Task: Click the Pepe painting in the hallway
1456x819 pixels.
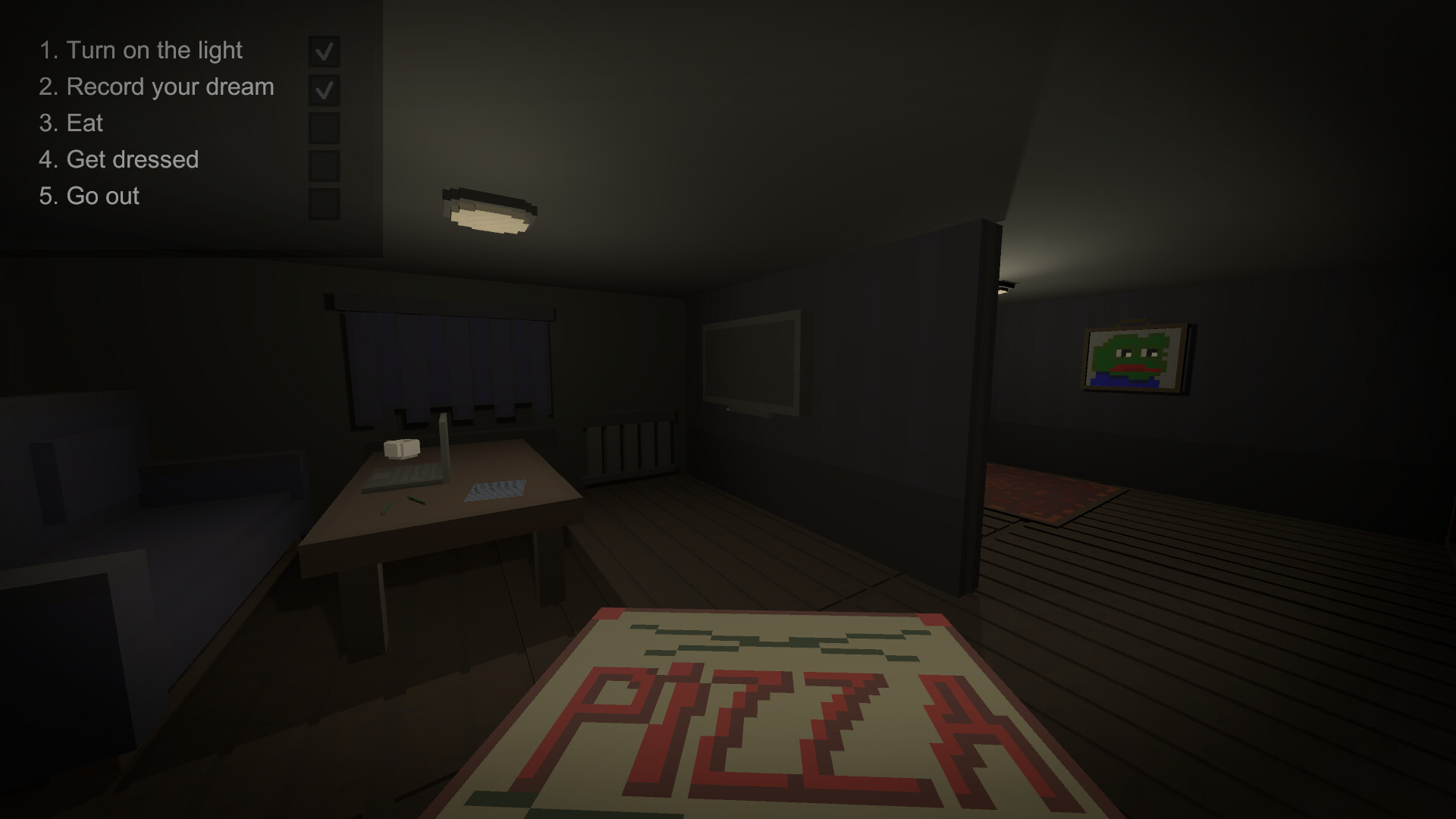Action: [x=1131, y=356]
